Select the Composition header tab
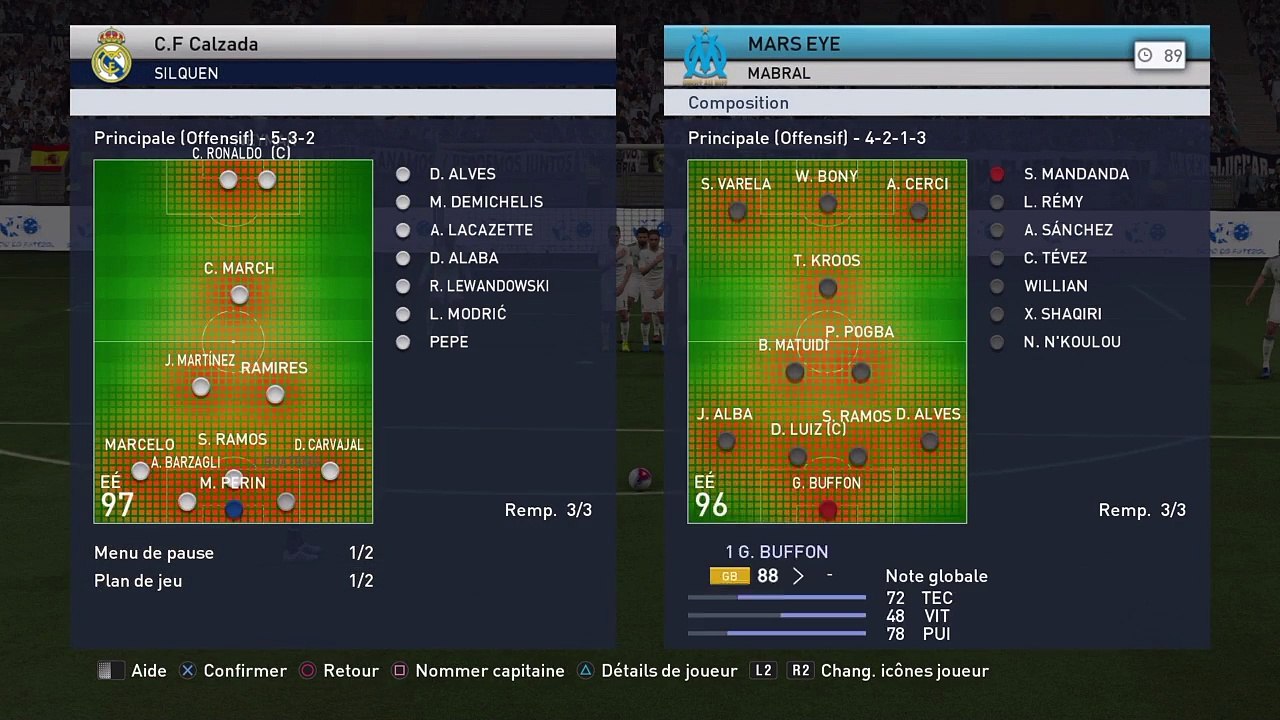The image size is (1280, 720). point(738,103)
